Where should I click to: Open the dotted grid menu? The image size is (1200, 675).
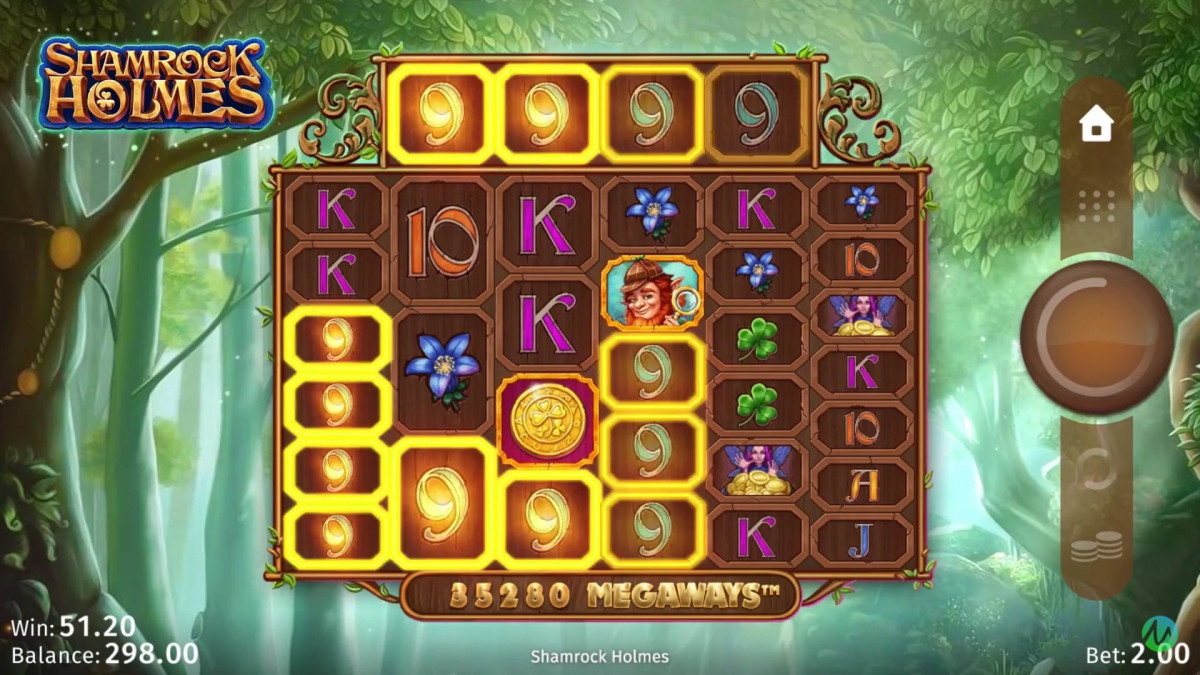tap(1096, 205)
